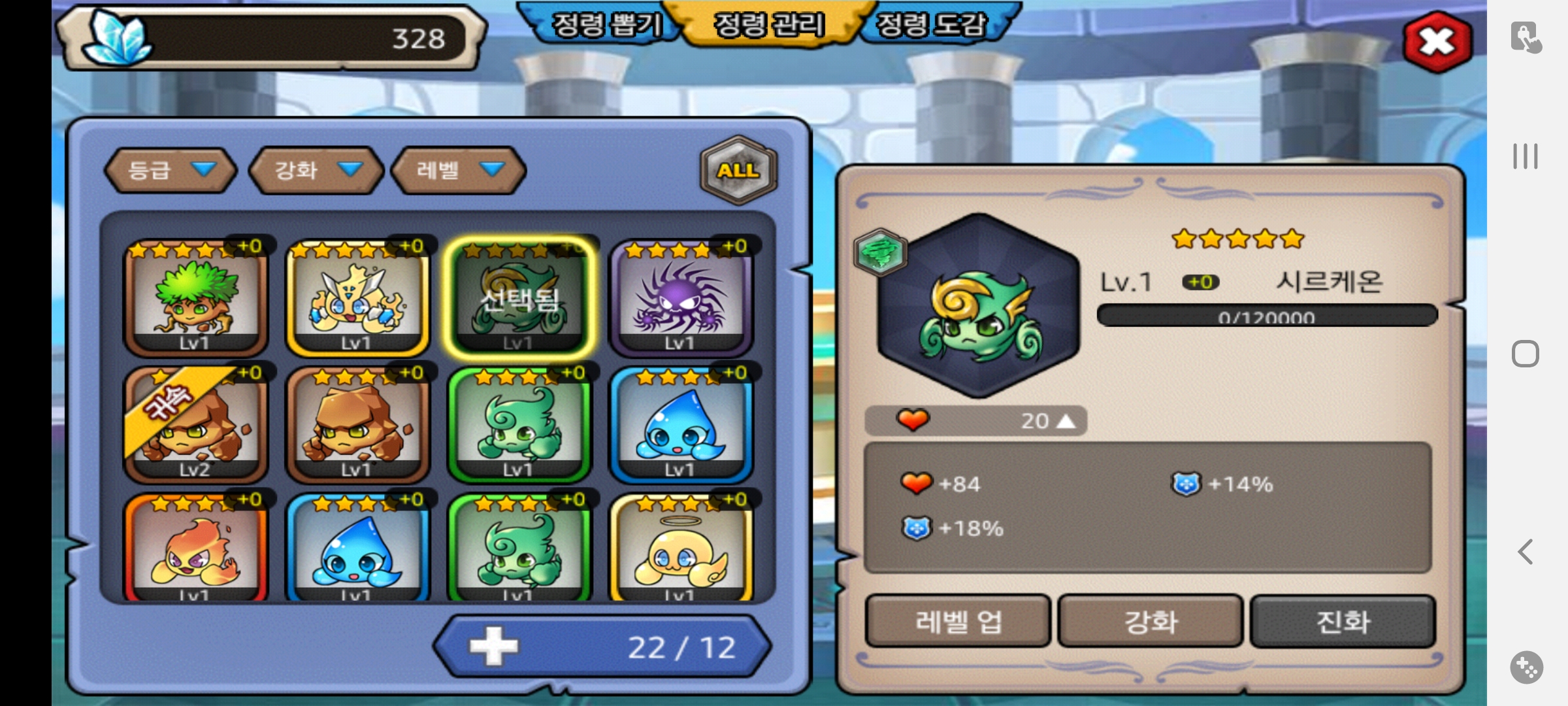Pick the orange fire spirit card
The image size is (1568, 706).
coord(195,548)
